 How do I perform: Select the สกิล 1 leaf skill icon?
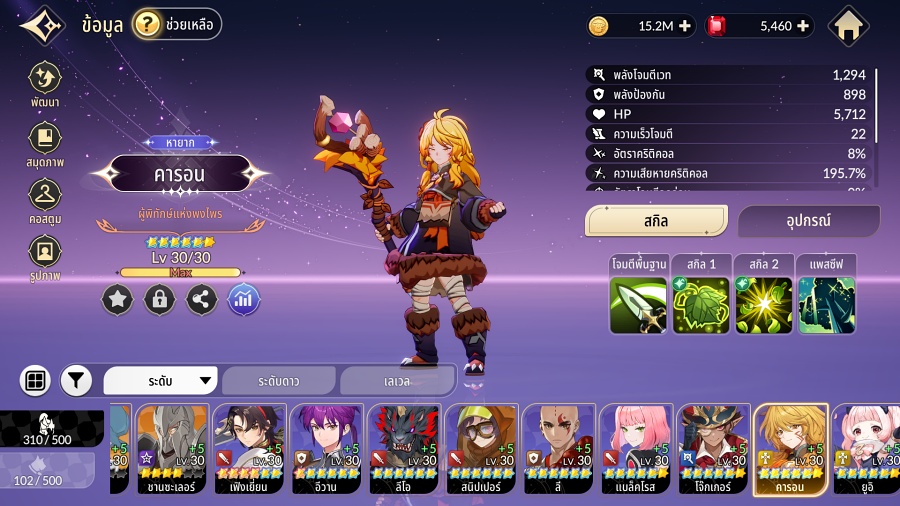700,305
